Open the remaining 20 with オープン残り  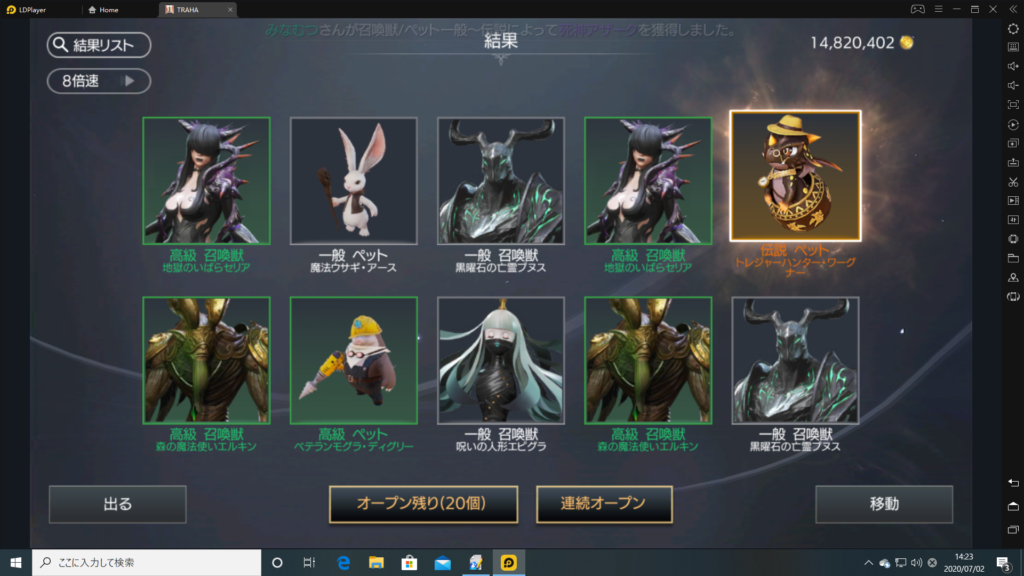pyautogui.click(x=423, y=504)
